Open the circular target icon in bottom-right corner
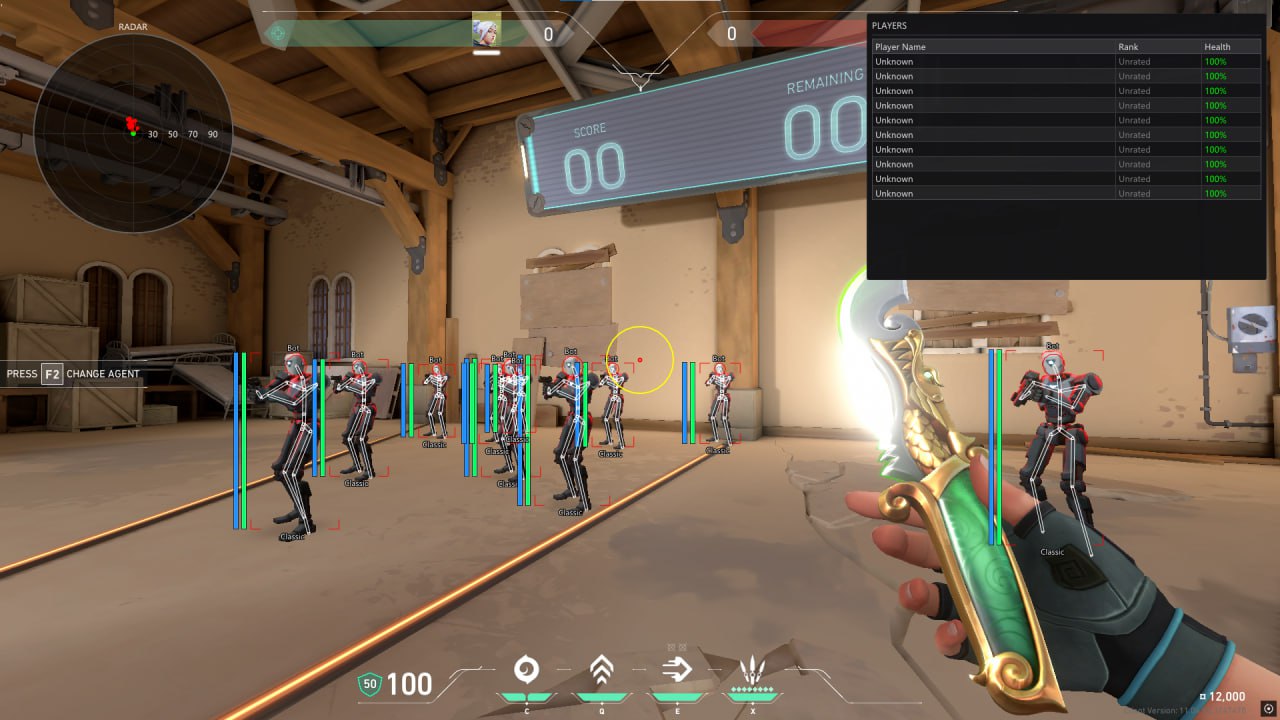1280x720 pixels. [x=1269, y=709]
